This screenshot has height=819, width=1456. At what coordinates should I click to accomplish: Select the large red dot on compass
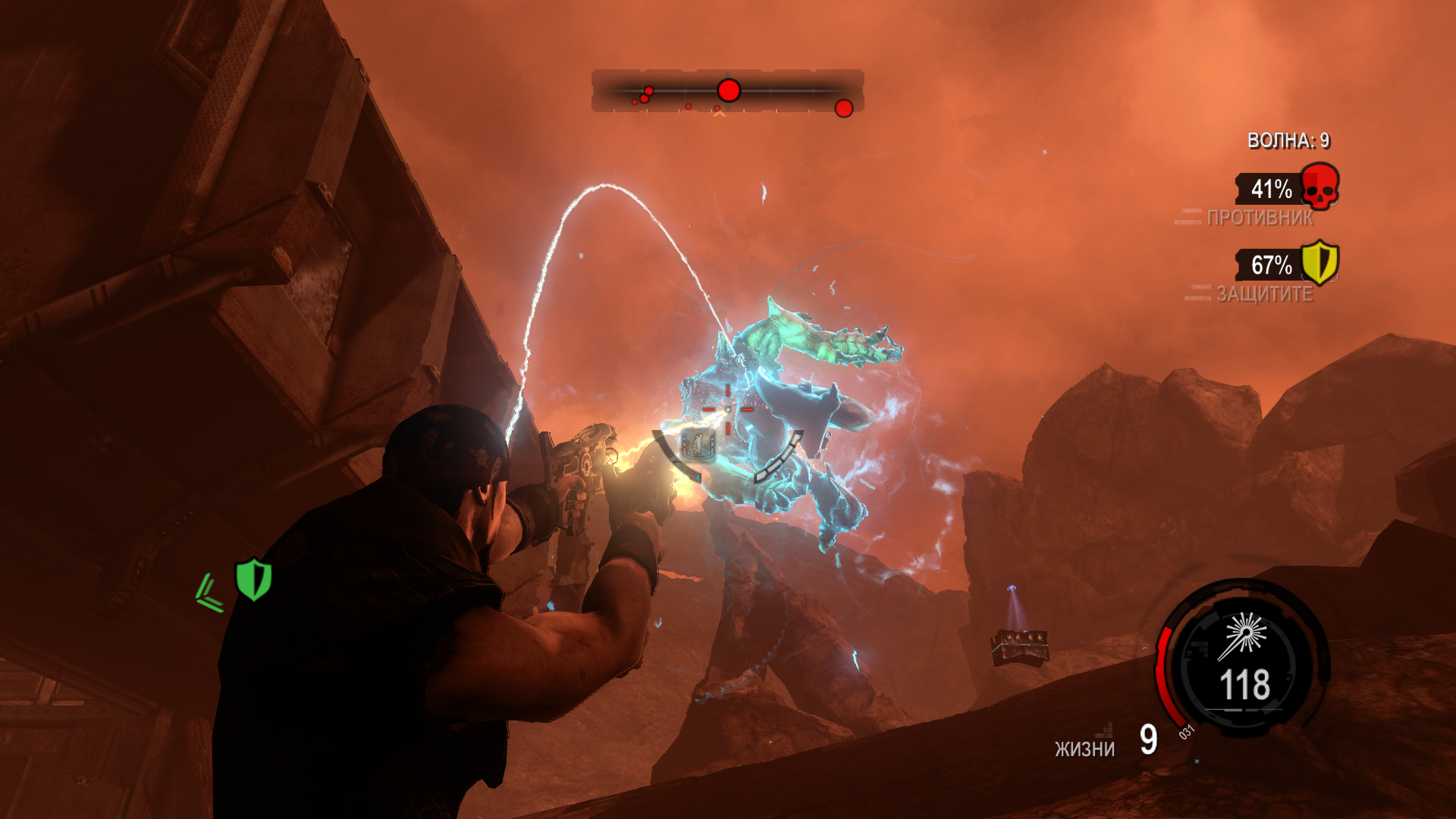(x=729, y=91)
